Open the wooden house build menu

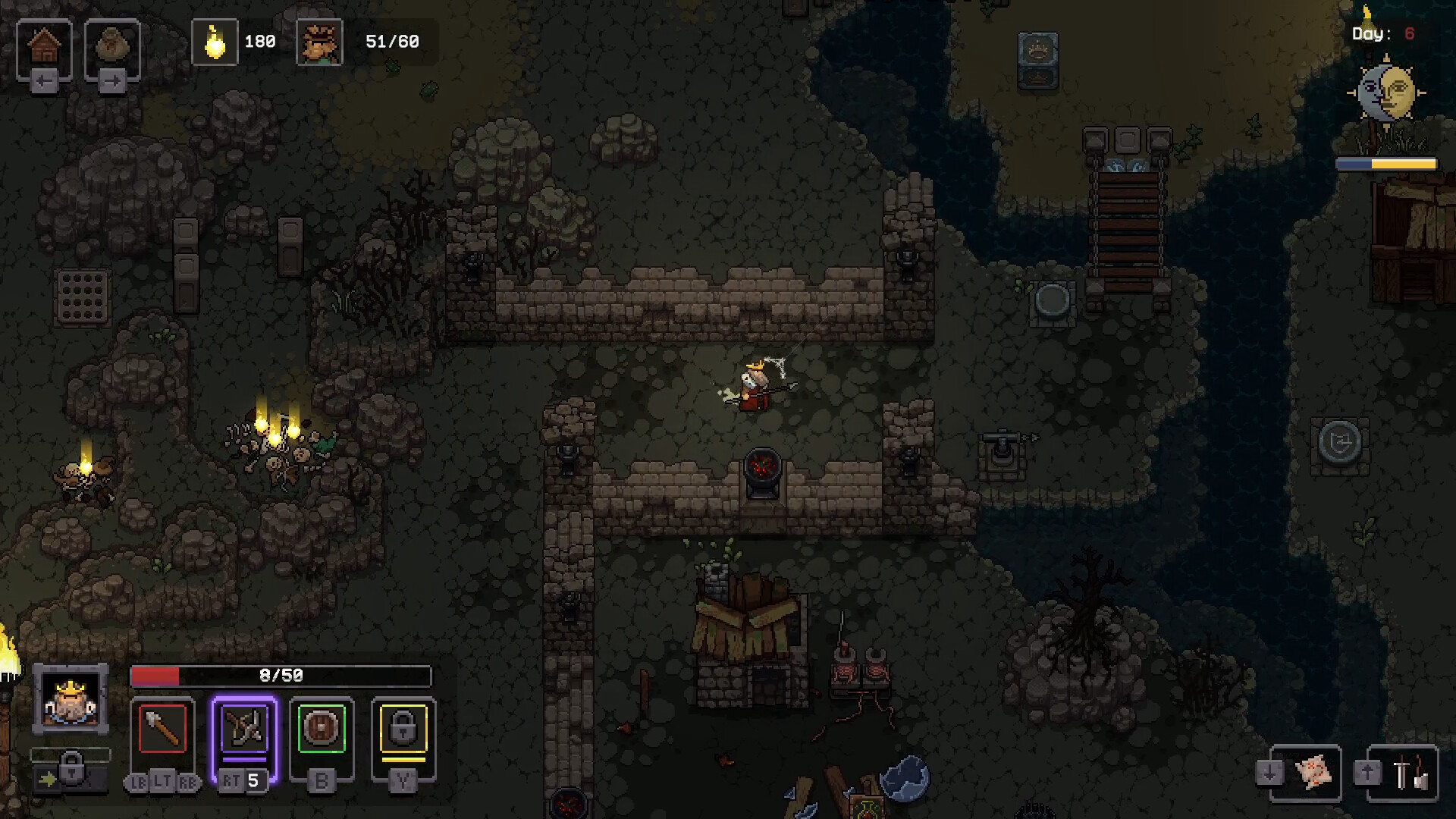pyautogui.click(x=44, y=47)
